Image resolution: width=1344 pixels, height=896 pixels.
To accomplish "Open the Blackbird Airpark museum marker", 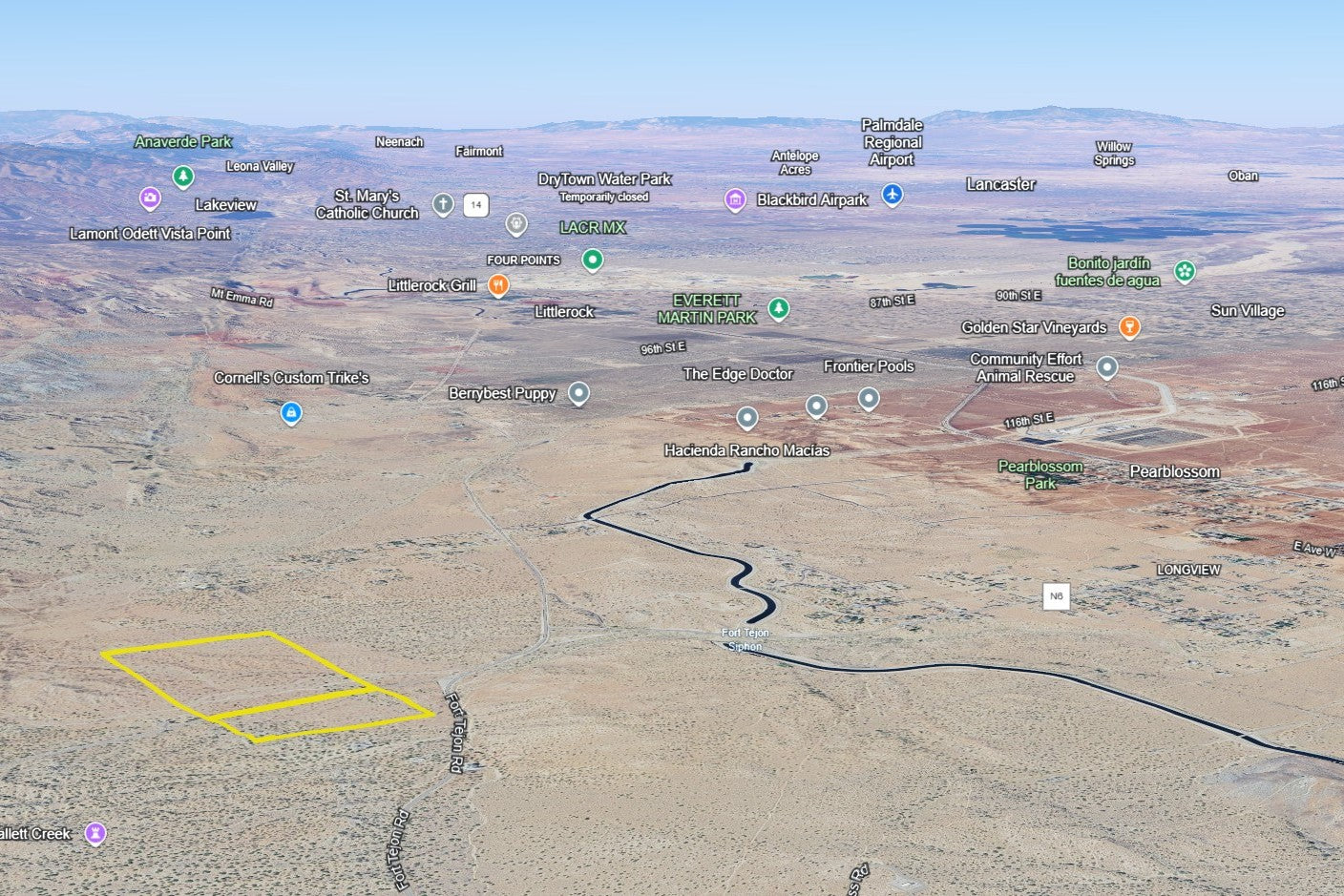I will tap(734, 199).
